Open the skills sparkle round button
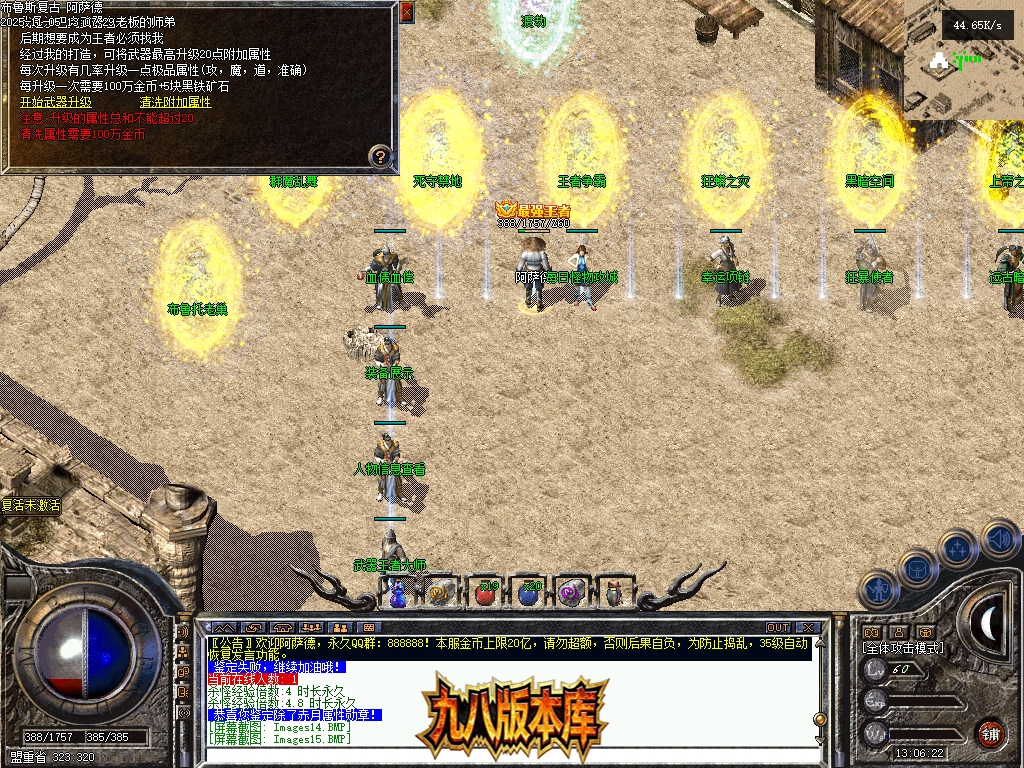 pos(958,548)
